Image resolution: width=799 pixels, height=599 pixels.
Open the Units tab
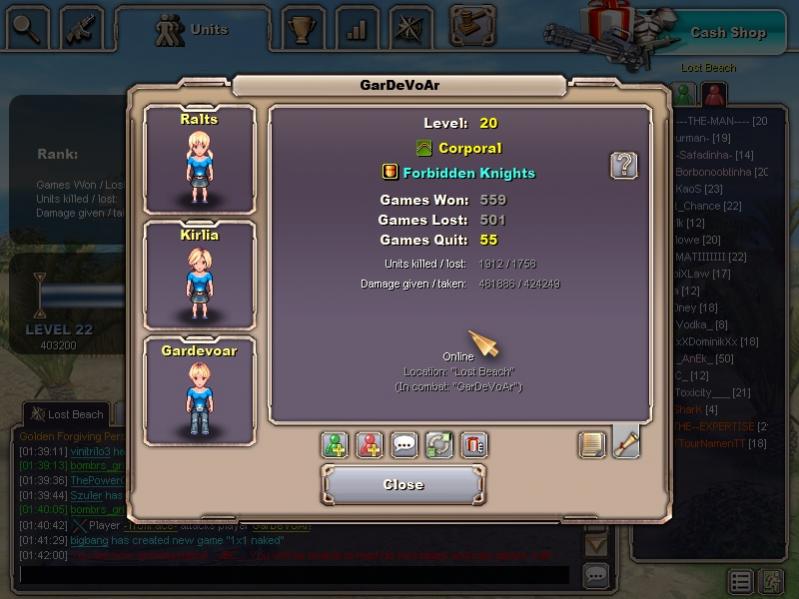192,30
